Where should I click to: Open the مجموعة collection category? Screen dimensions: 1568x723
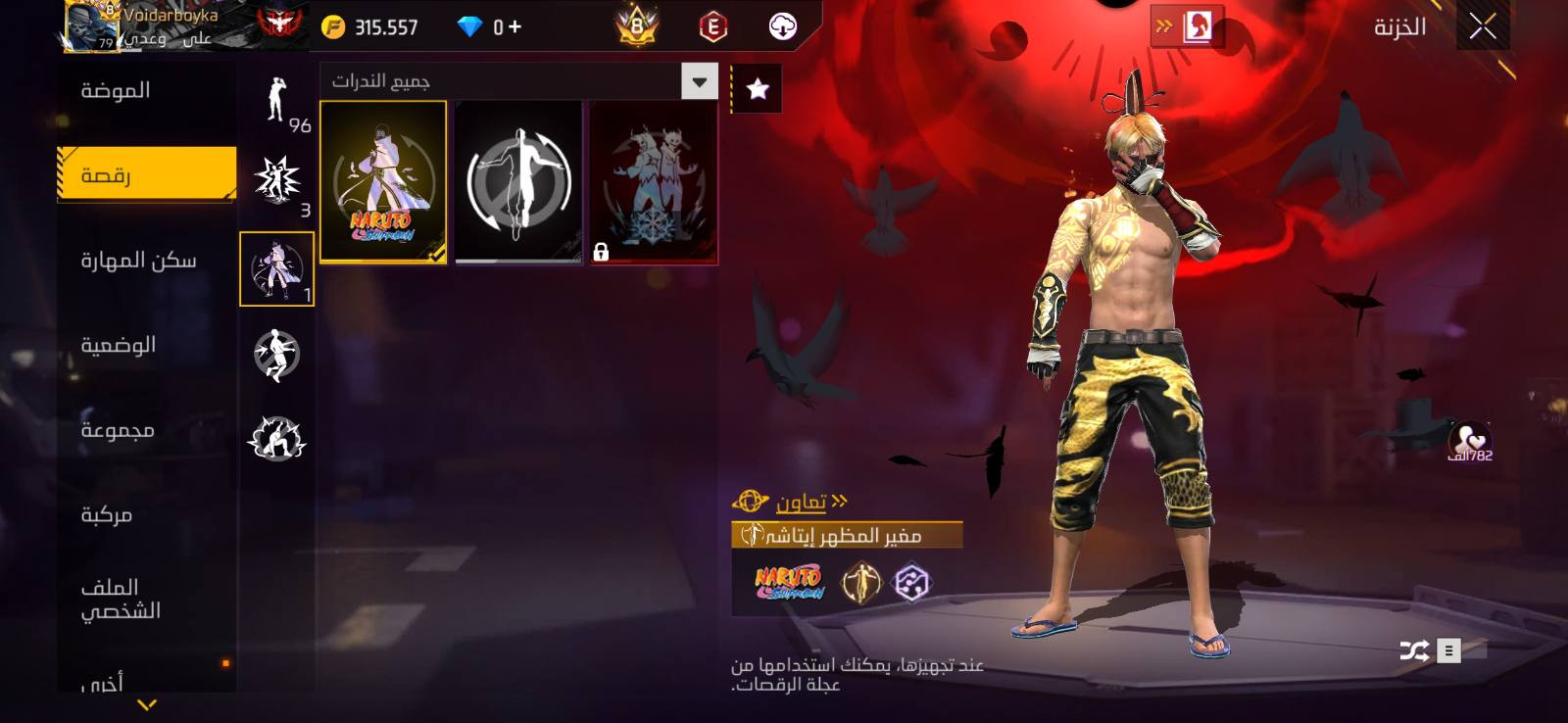click(118, 430)
